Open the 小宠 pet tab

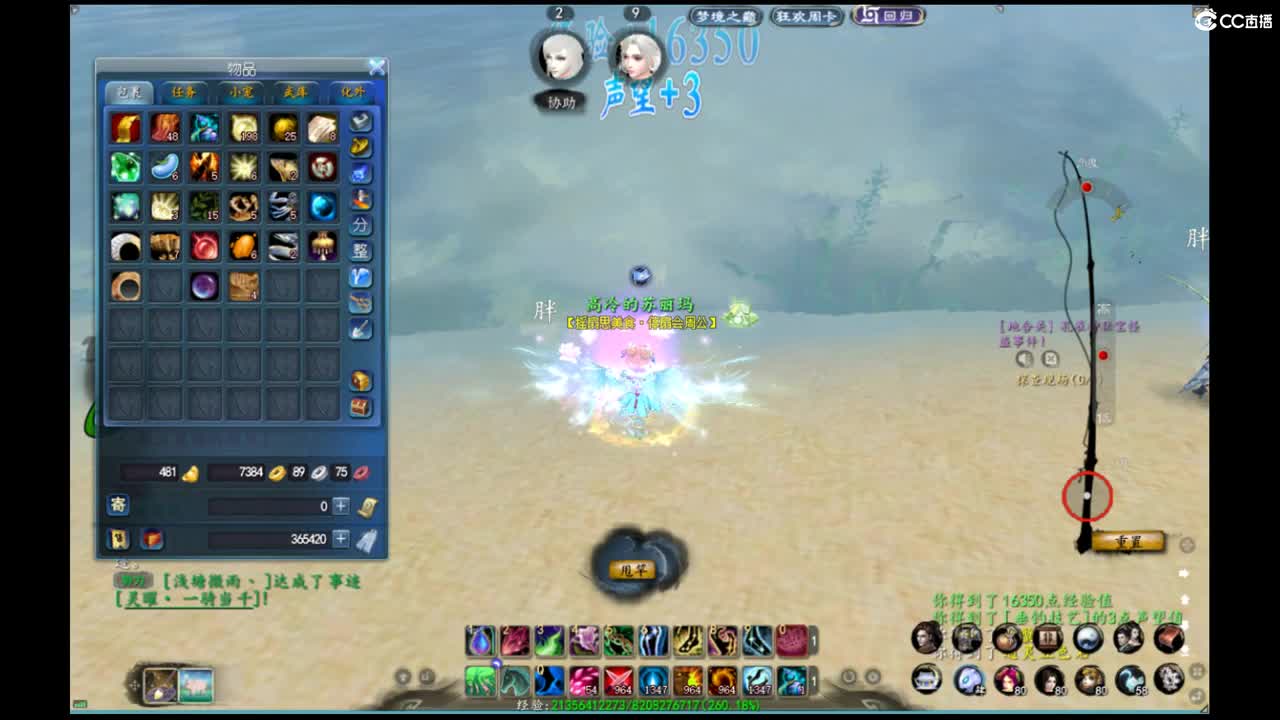pyautogui.click(x=240, y=92)
